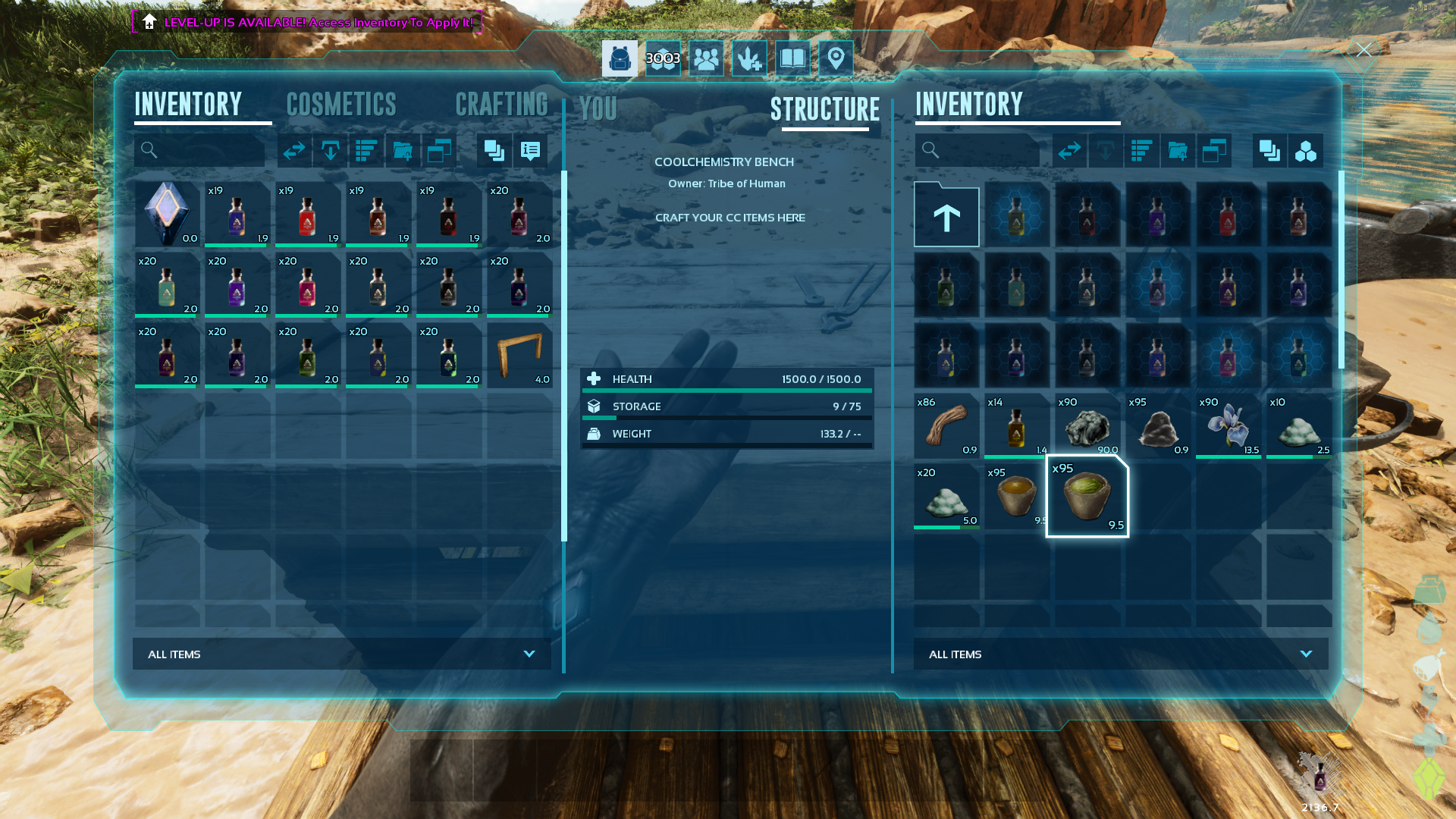Open the tribe members icon
Screen dimensions: 1456x819
(x=706, y=58)
